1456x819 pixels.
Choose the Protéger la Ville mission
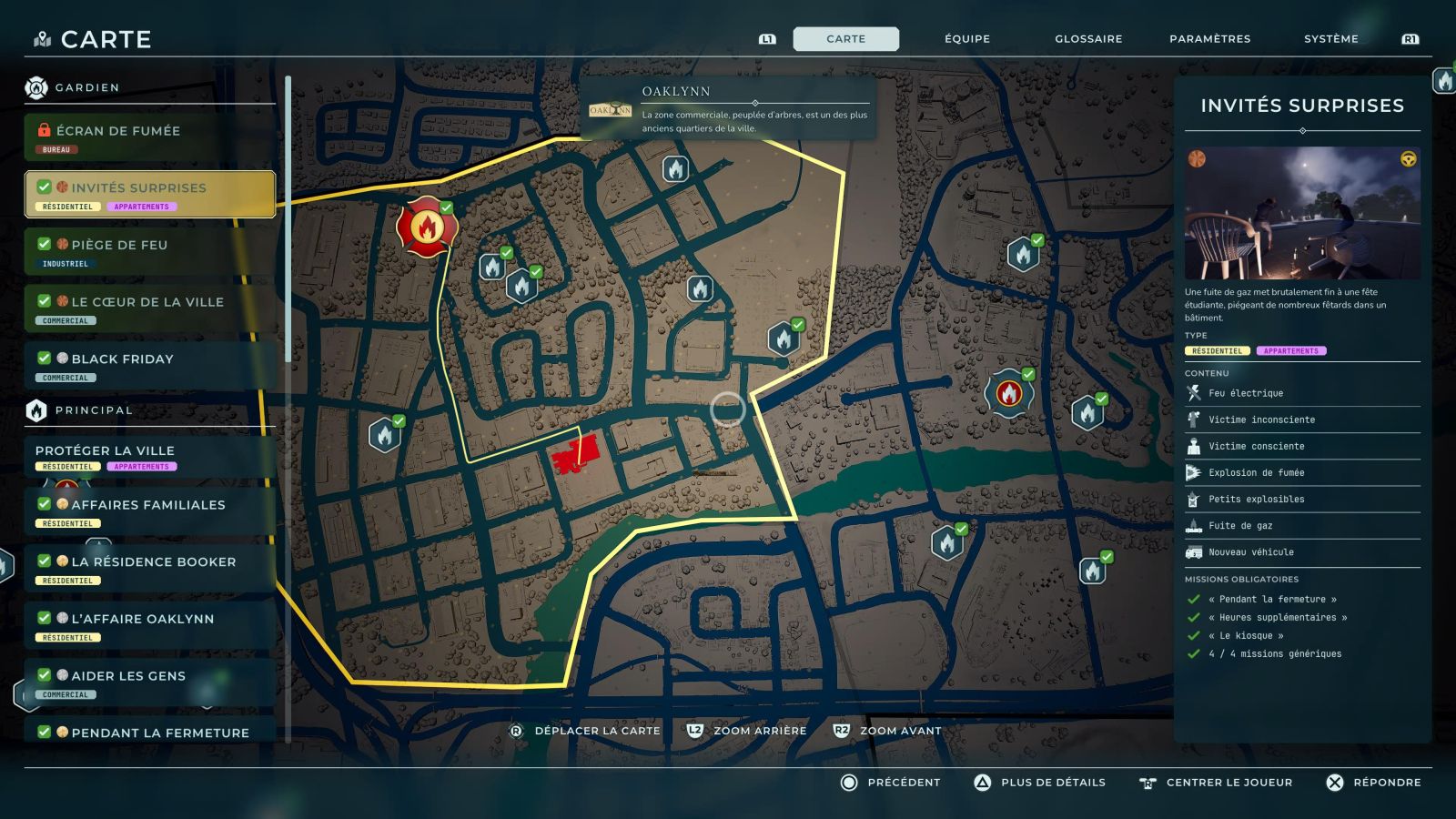tap(149, 456)
